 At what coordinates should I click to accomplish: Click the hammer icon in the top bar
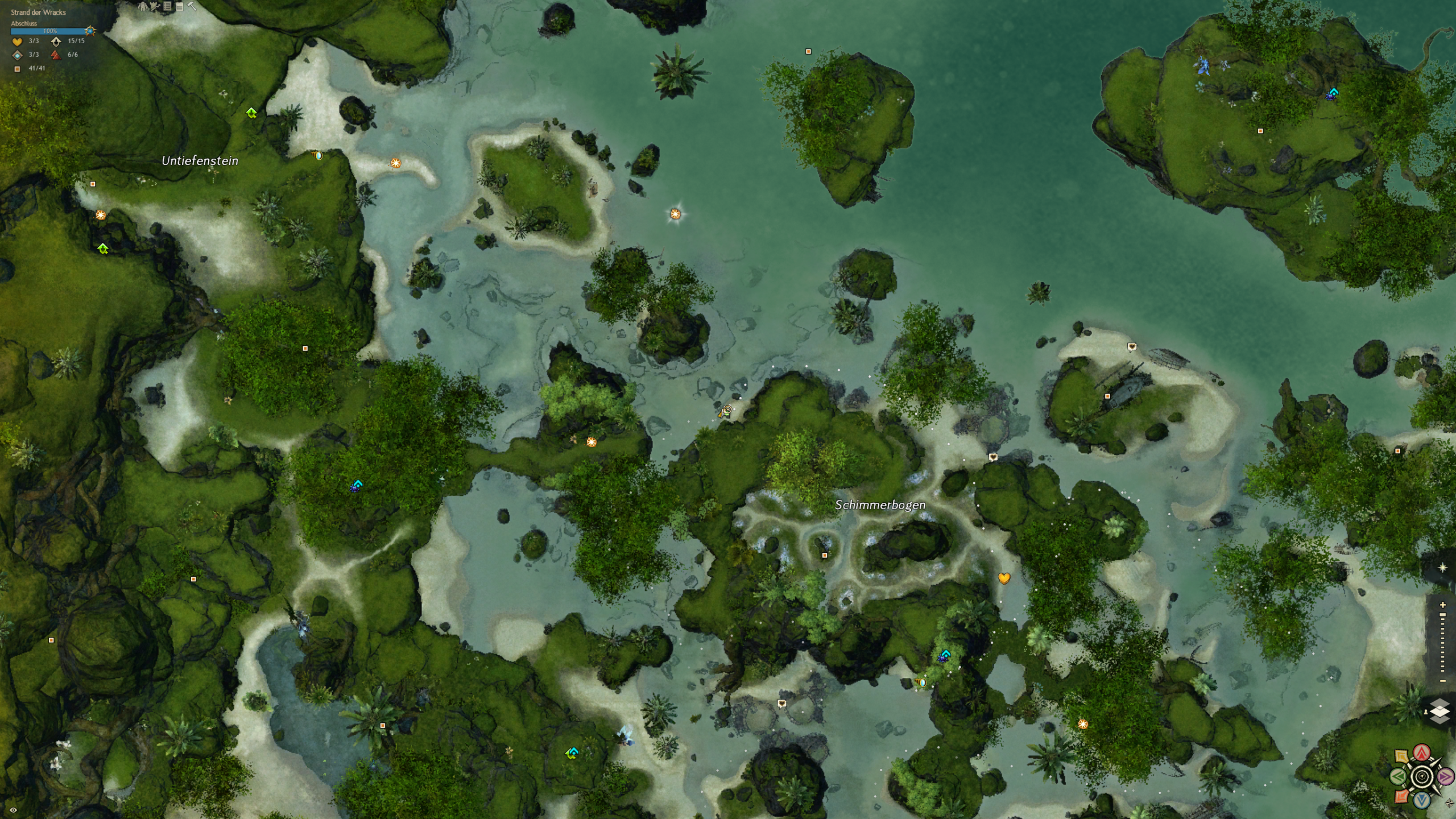coord(192,6)
